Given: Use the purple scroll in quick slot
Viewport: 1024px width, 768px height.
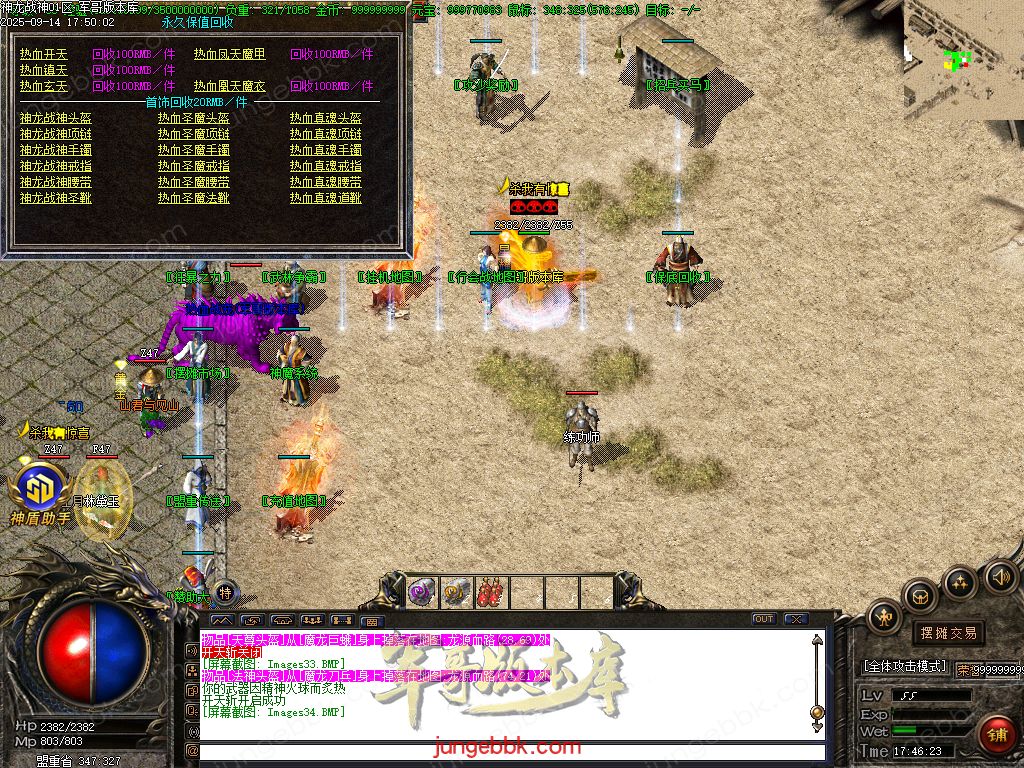Looking at the screenshot, I should 421,593.
